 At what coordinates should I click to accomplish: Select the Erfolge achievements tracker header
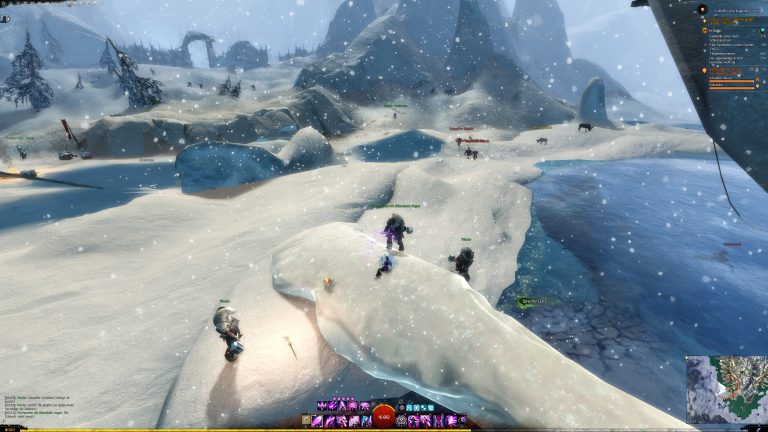click(715, 31)
